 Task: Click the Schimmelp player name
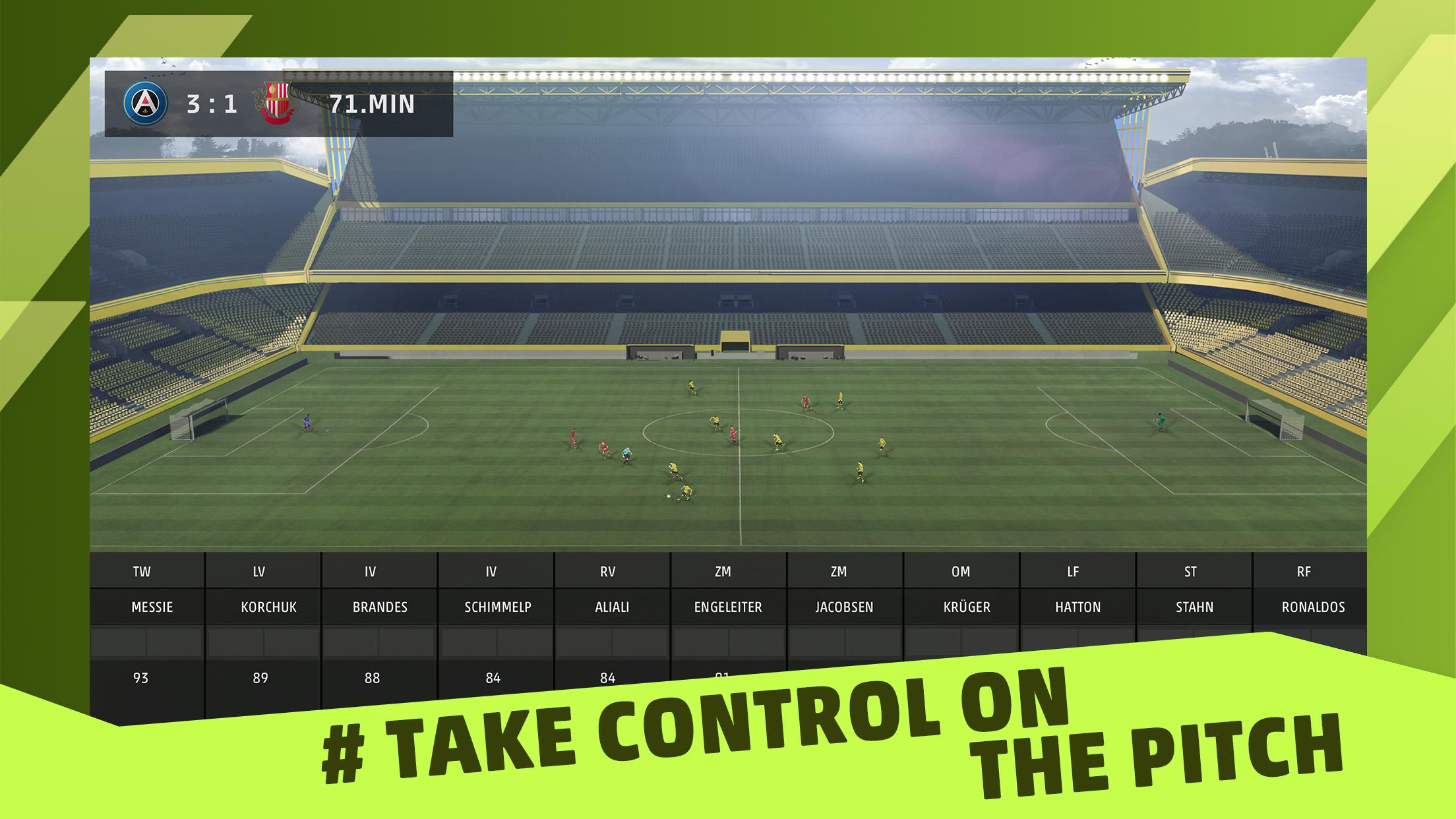click(x=497, y=607)
